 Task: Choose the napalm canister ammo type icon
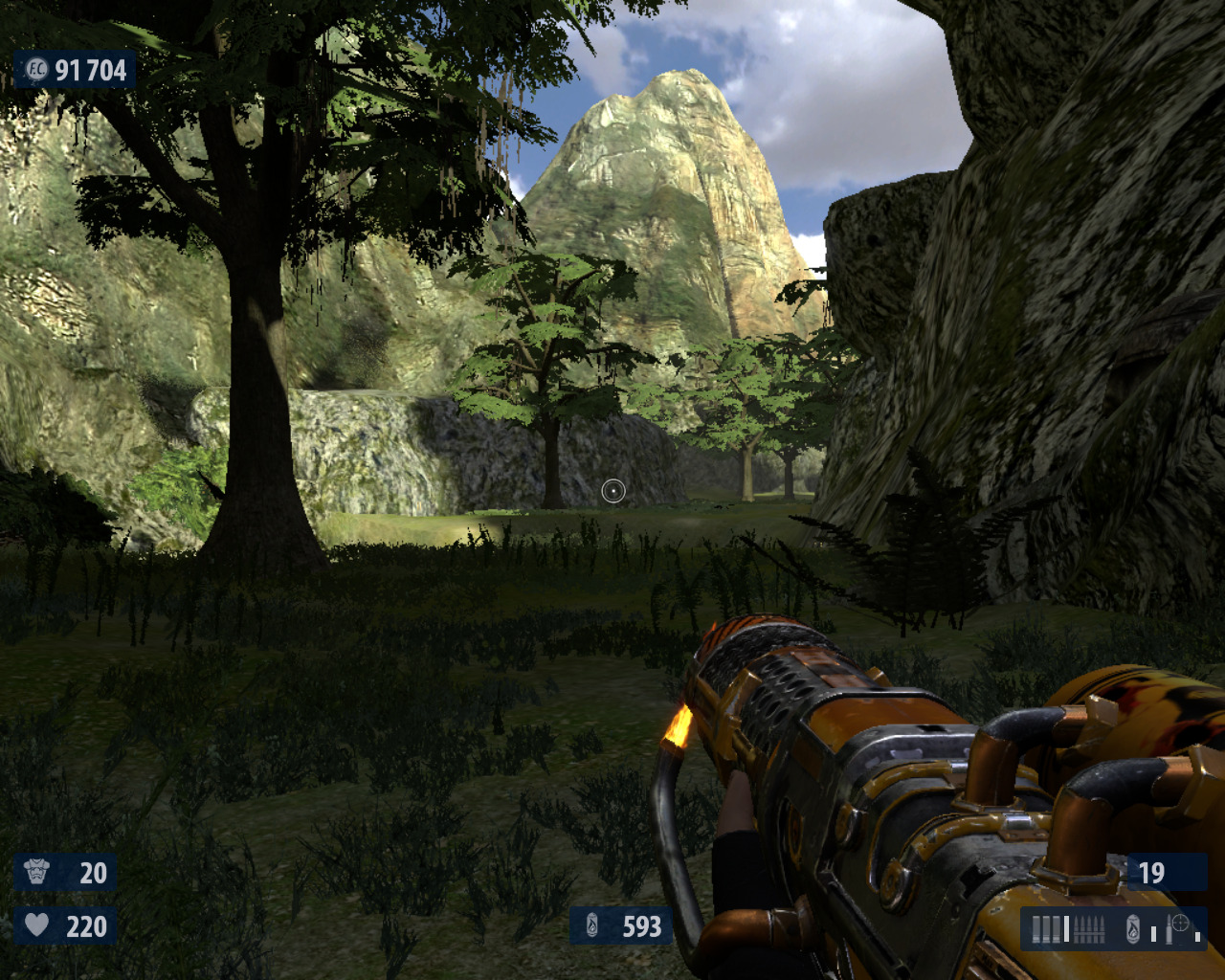pyautogui.click(x=1133, y=929)
